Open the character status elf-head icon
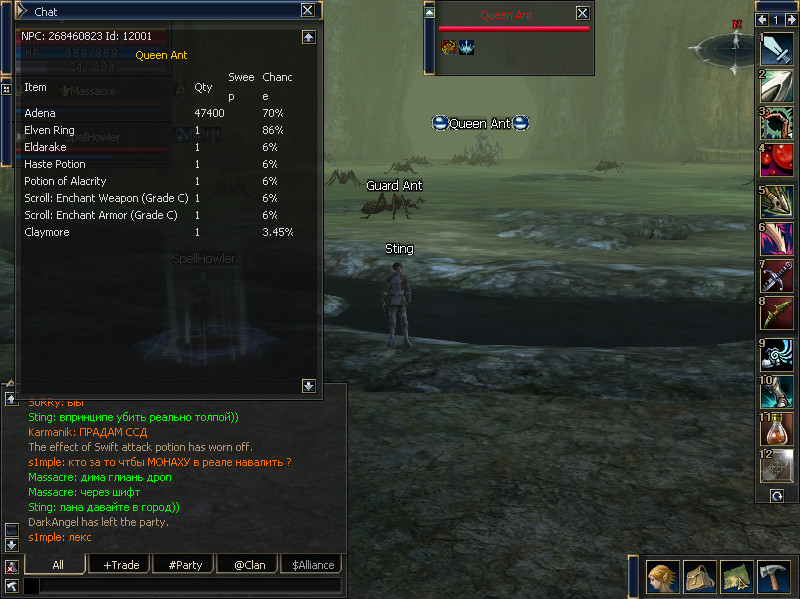The width and height of the screenshot is (800, 599). coord(661,577)
